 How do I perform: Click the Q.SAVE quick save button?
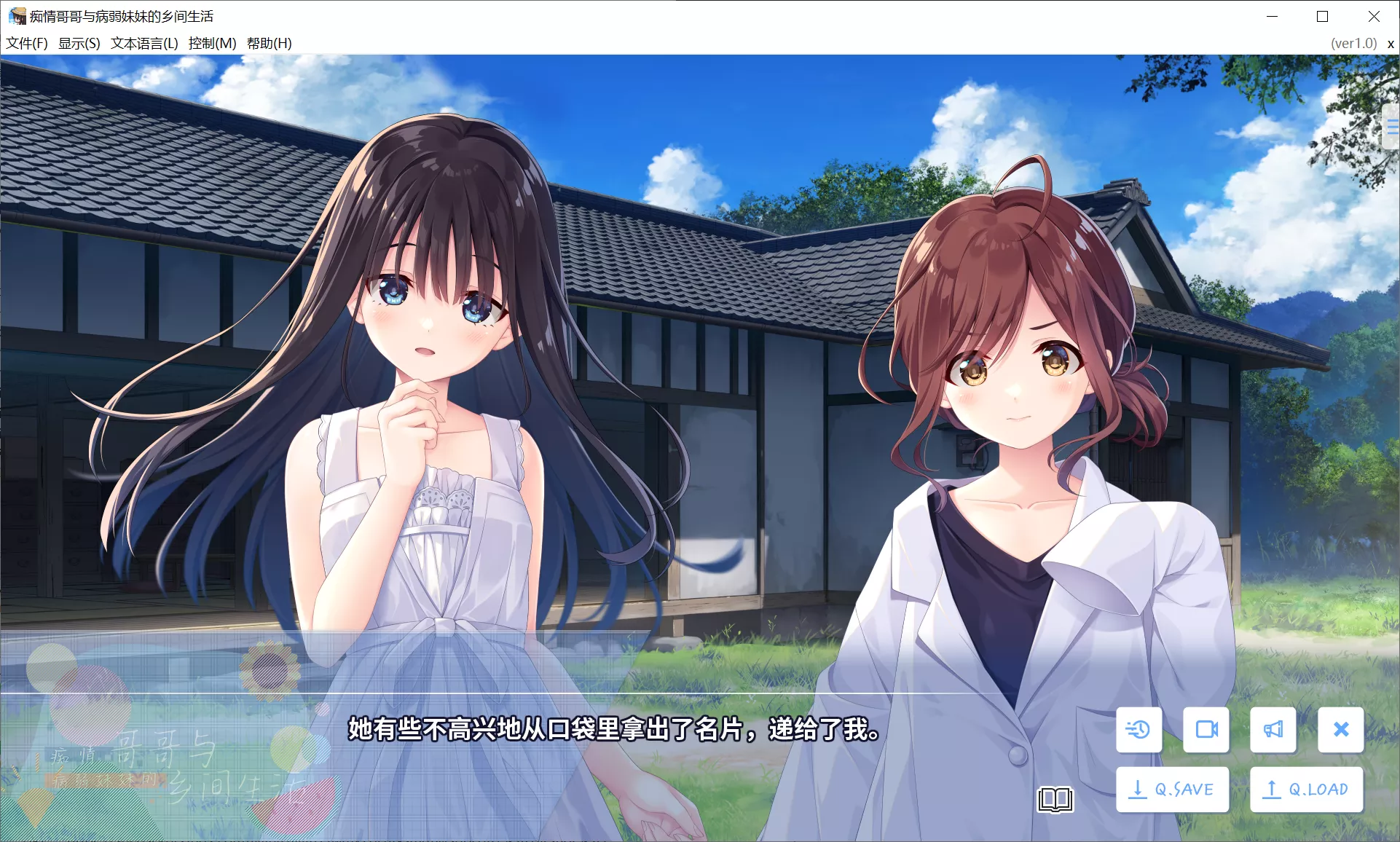tap(1172, 790)
